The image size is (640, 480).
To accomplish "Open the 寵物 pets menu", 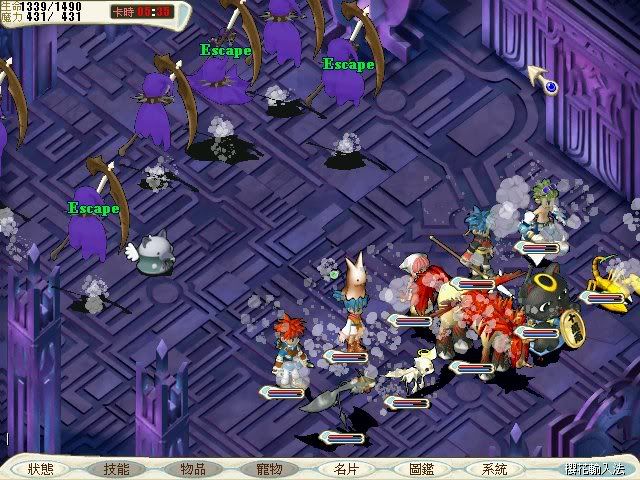I will tap(268, 468).
